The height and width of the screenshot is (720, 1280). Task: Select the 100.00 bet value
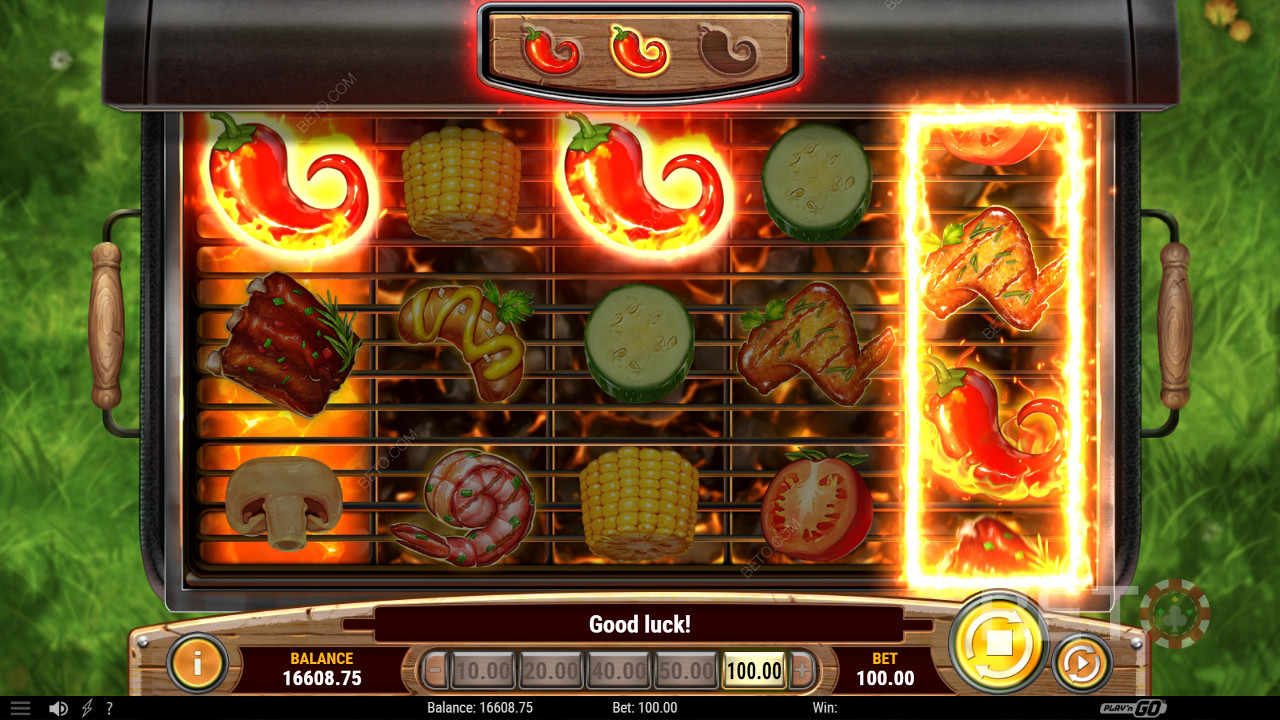coord(754,670)
